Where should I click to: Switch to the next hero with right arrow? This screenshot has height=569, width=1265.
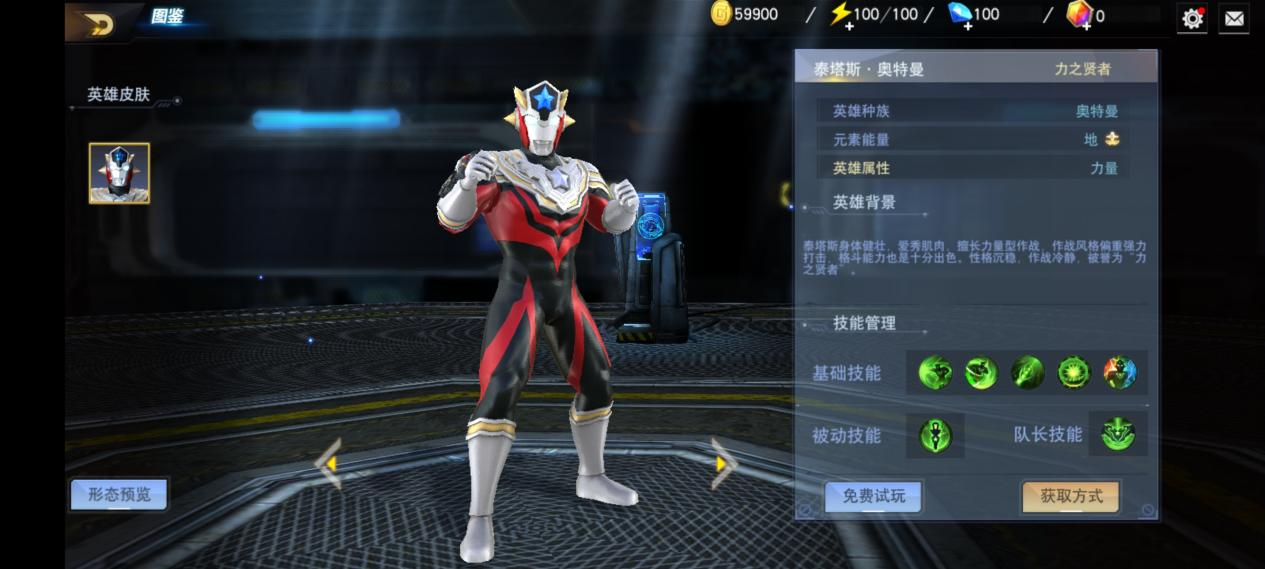pos(722,464)
